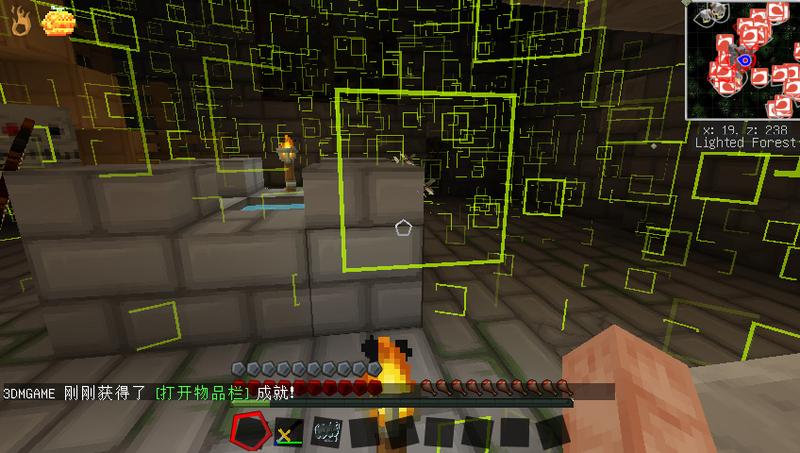
Task: Select the hotbar slot with white speckled item
Action: point(327,431)
